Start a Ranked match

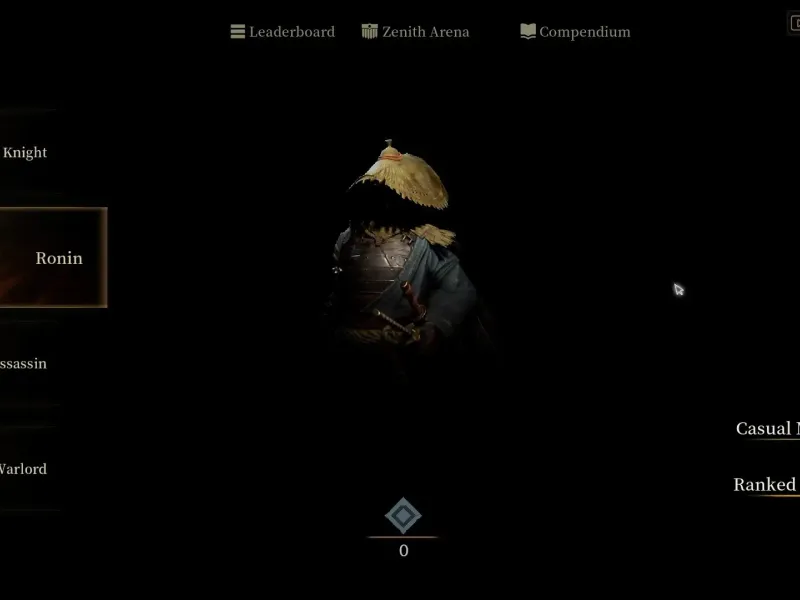pos(766,485)
